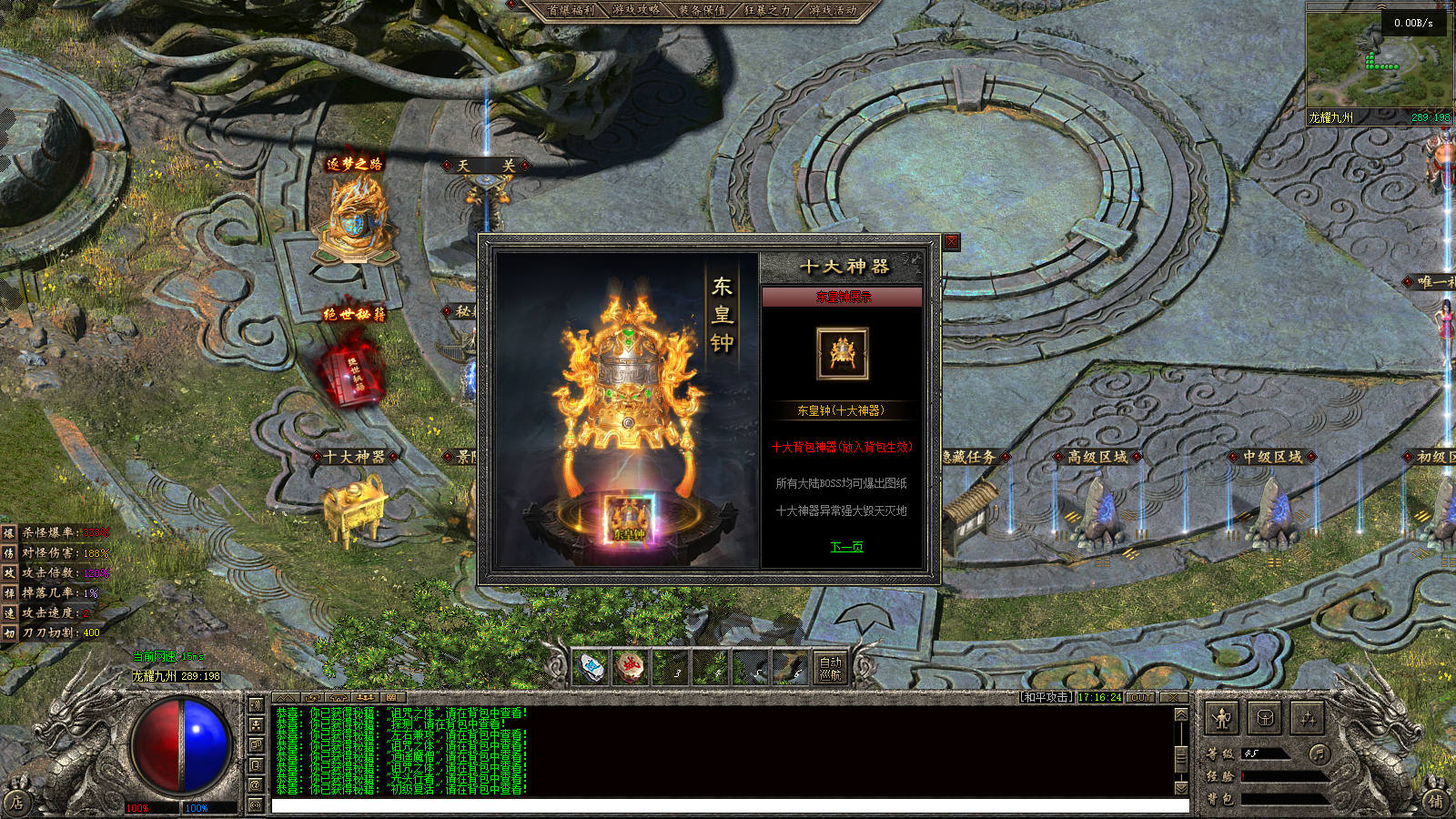Open the character sheet warrior icon
This screenshot has width=1456, height=819.
tap(1221, 719)
